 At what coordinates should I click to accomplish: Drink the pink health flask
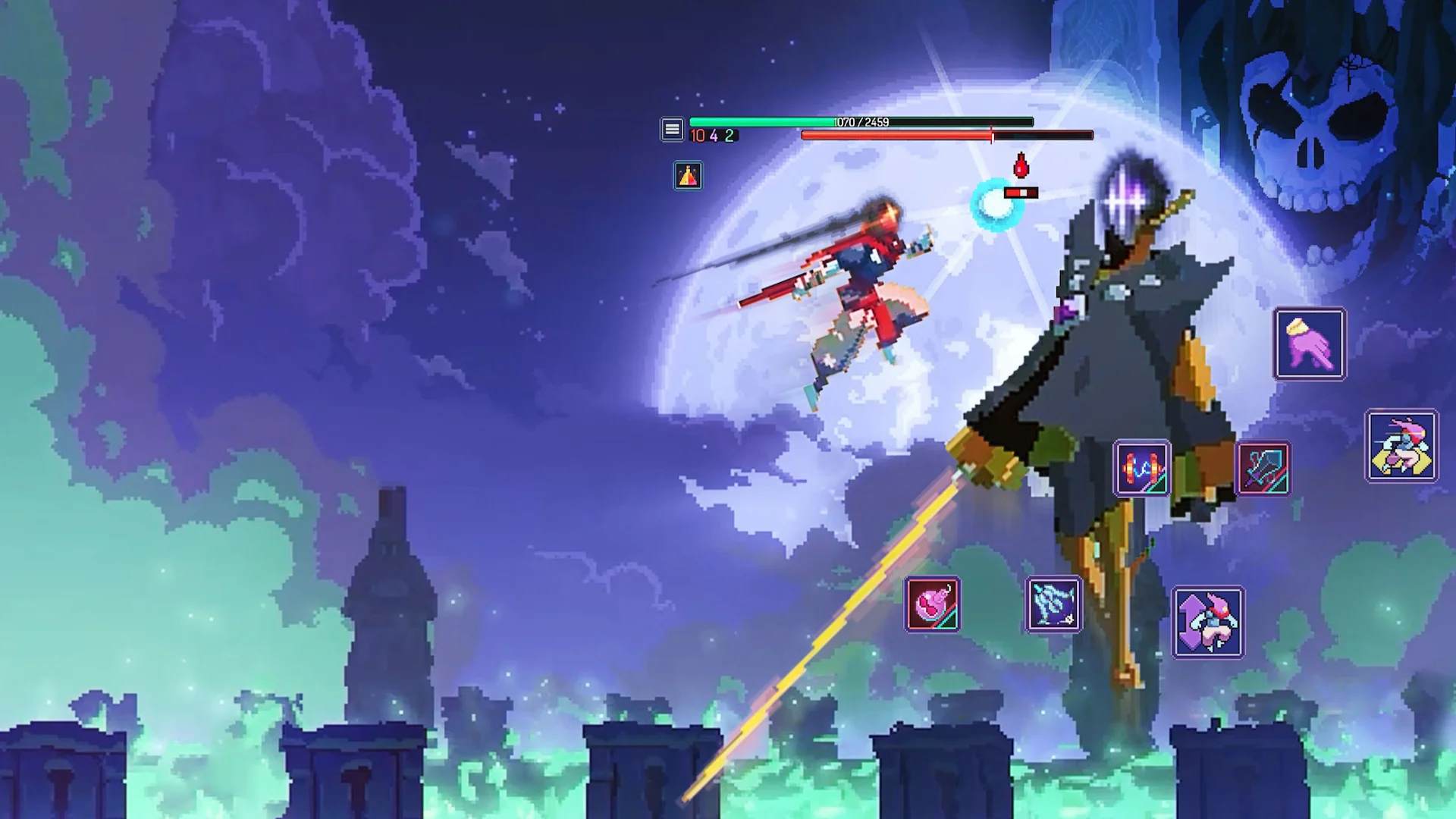pos(932,604)
